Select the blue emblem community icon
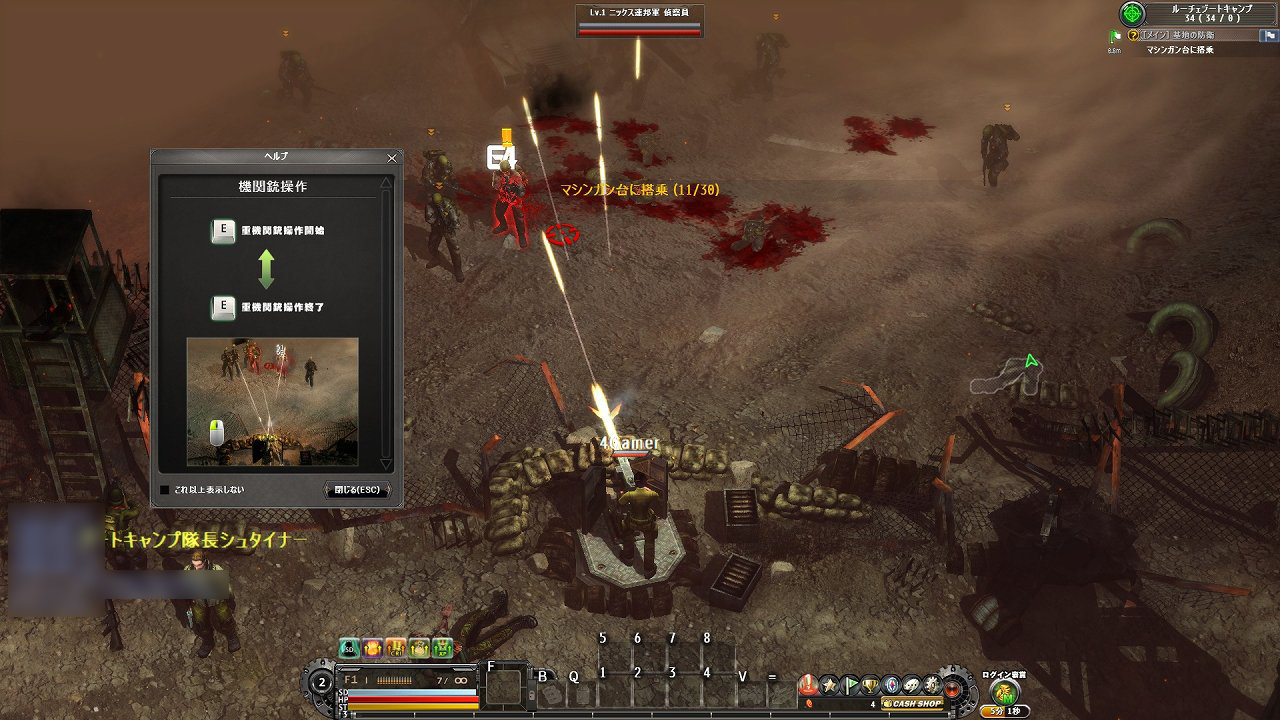This screenshot has width=1280, height=720. point(892,685)
